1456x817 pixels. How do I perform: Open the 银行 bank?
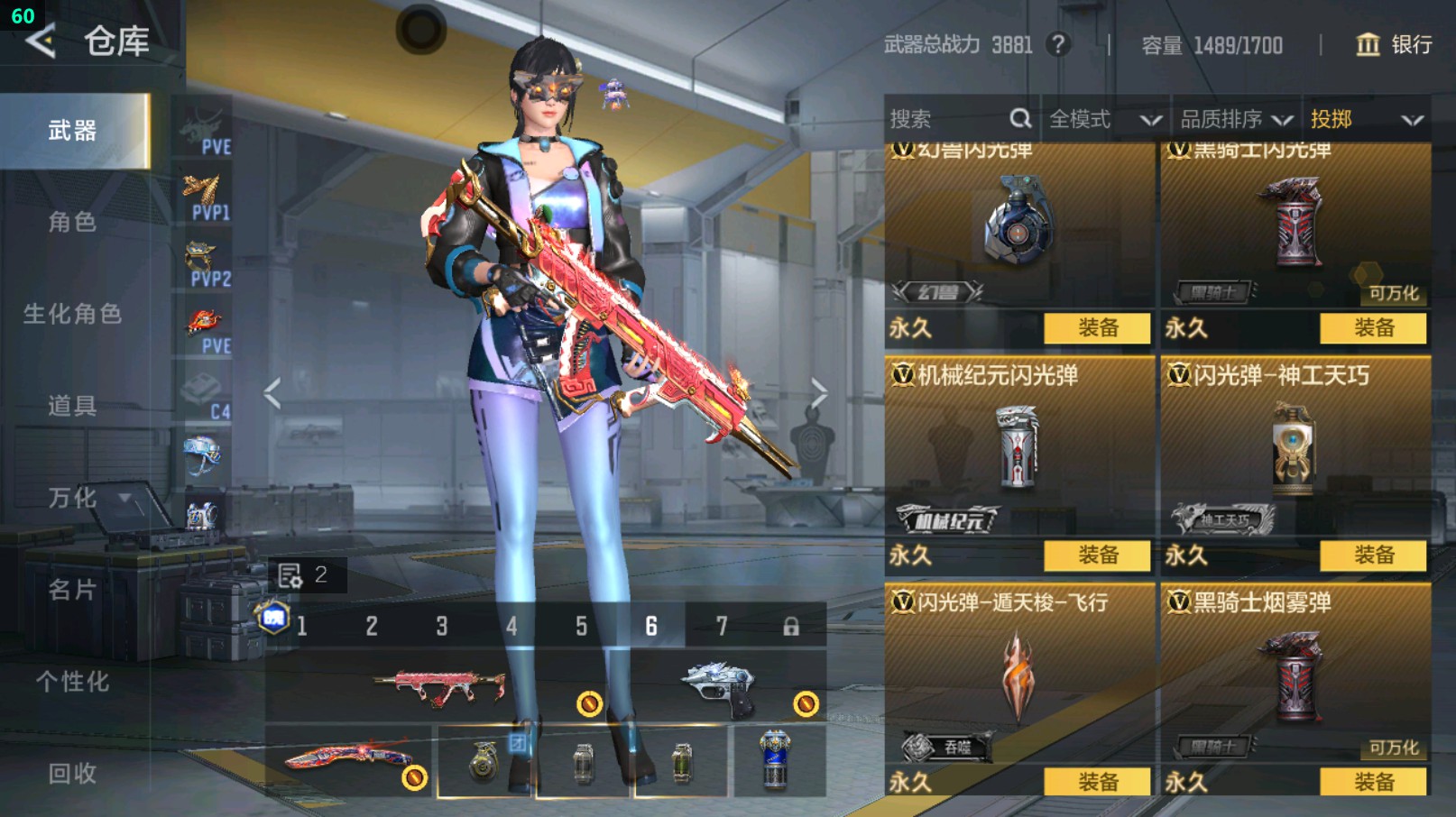(x=1394, y=45)
